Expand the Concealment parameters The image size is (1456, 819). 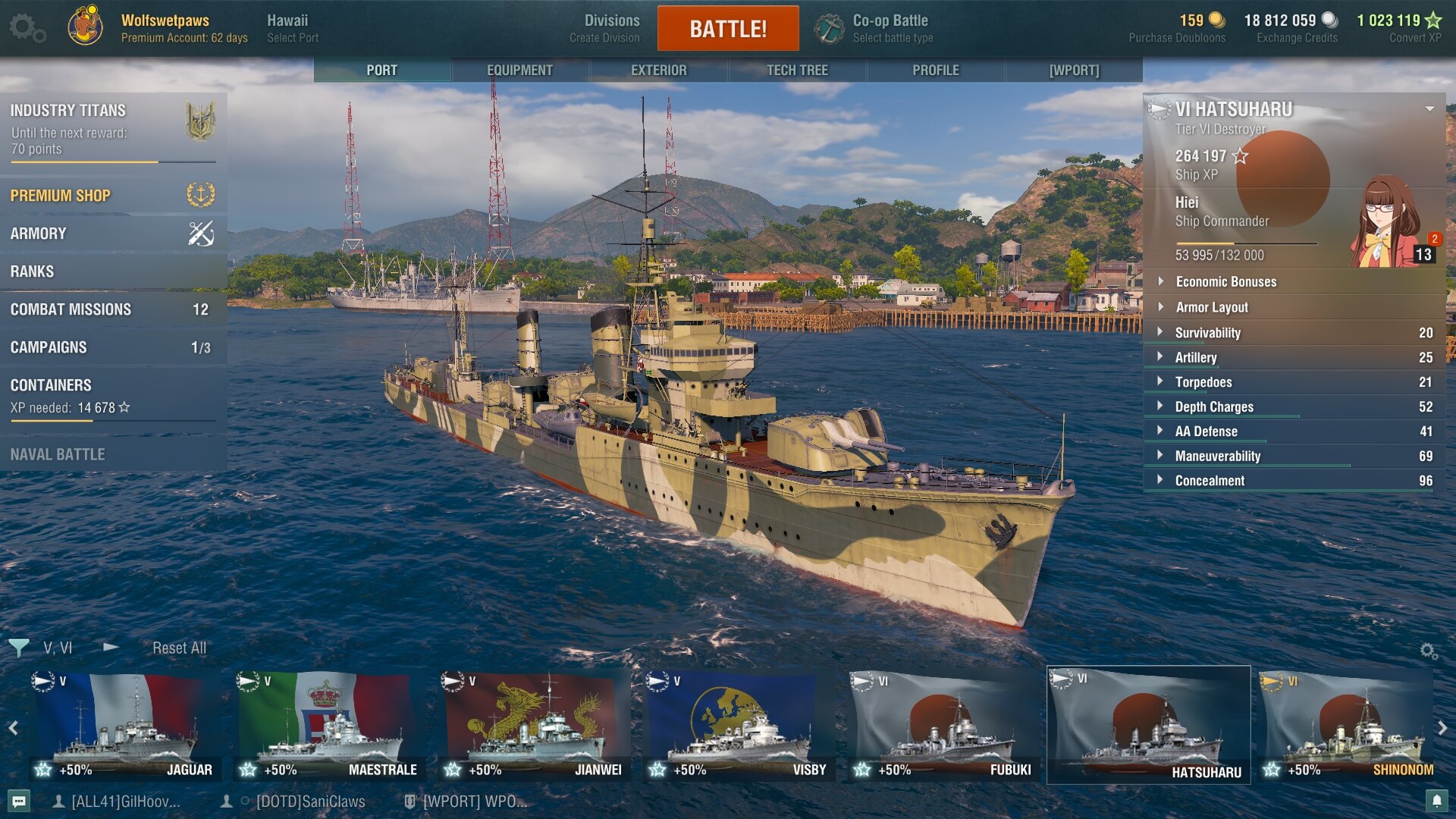1210,481
